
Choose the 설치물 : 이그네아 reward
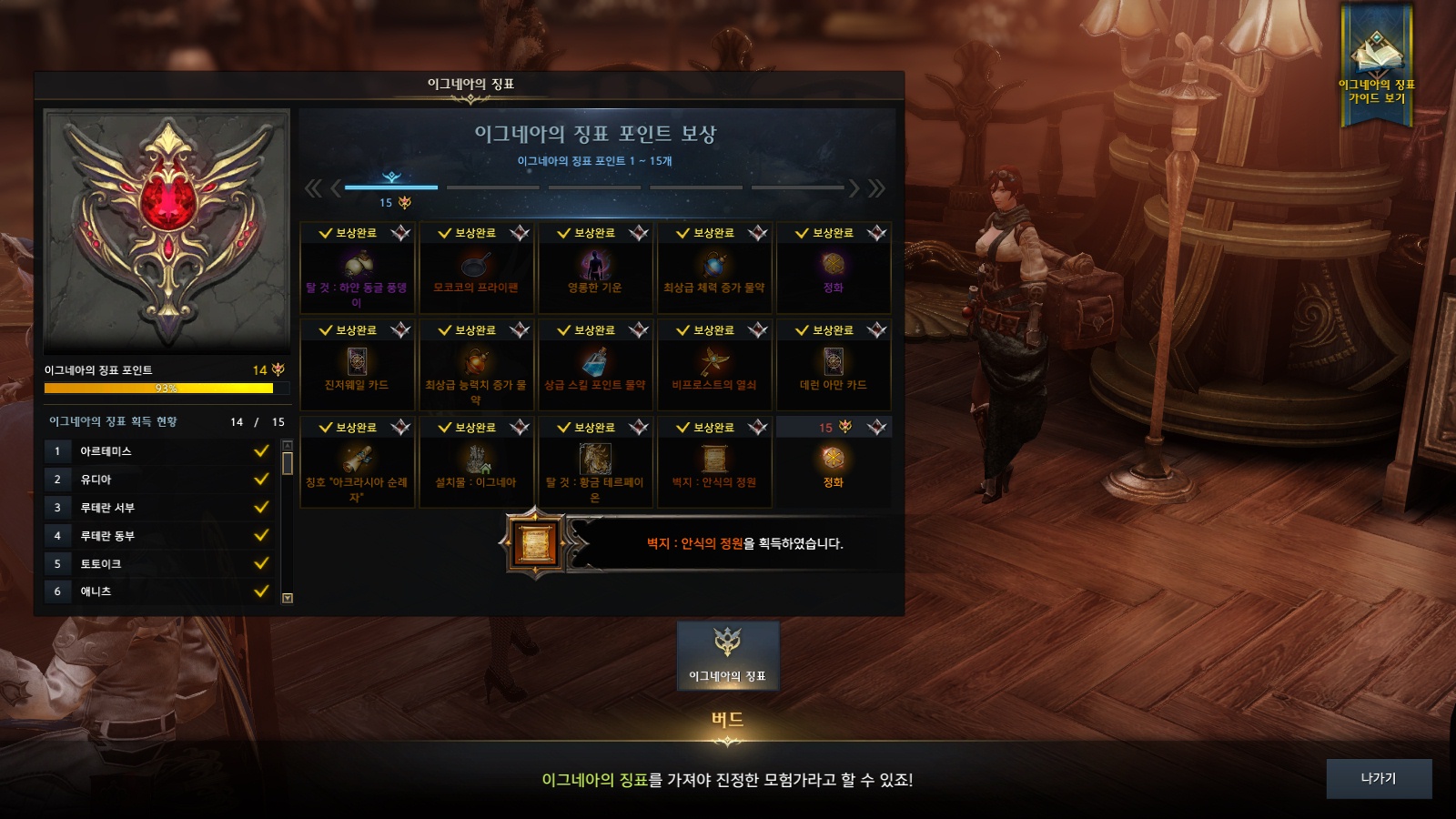point(476,464)
